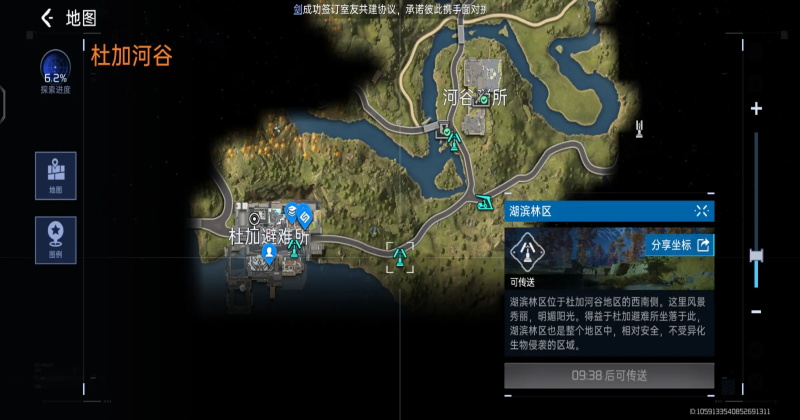Viewport: 800px width, 420px height.
Task: Zoom out the map with minus button
Action: click(x=756, y=312)
